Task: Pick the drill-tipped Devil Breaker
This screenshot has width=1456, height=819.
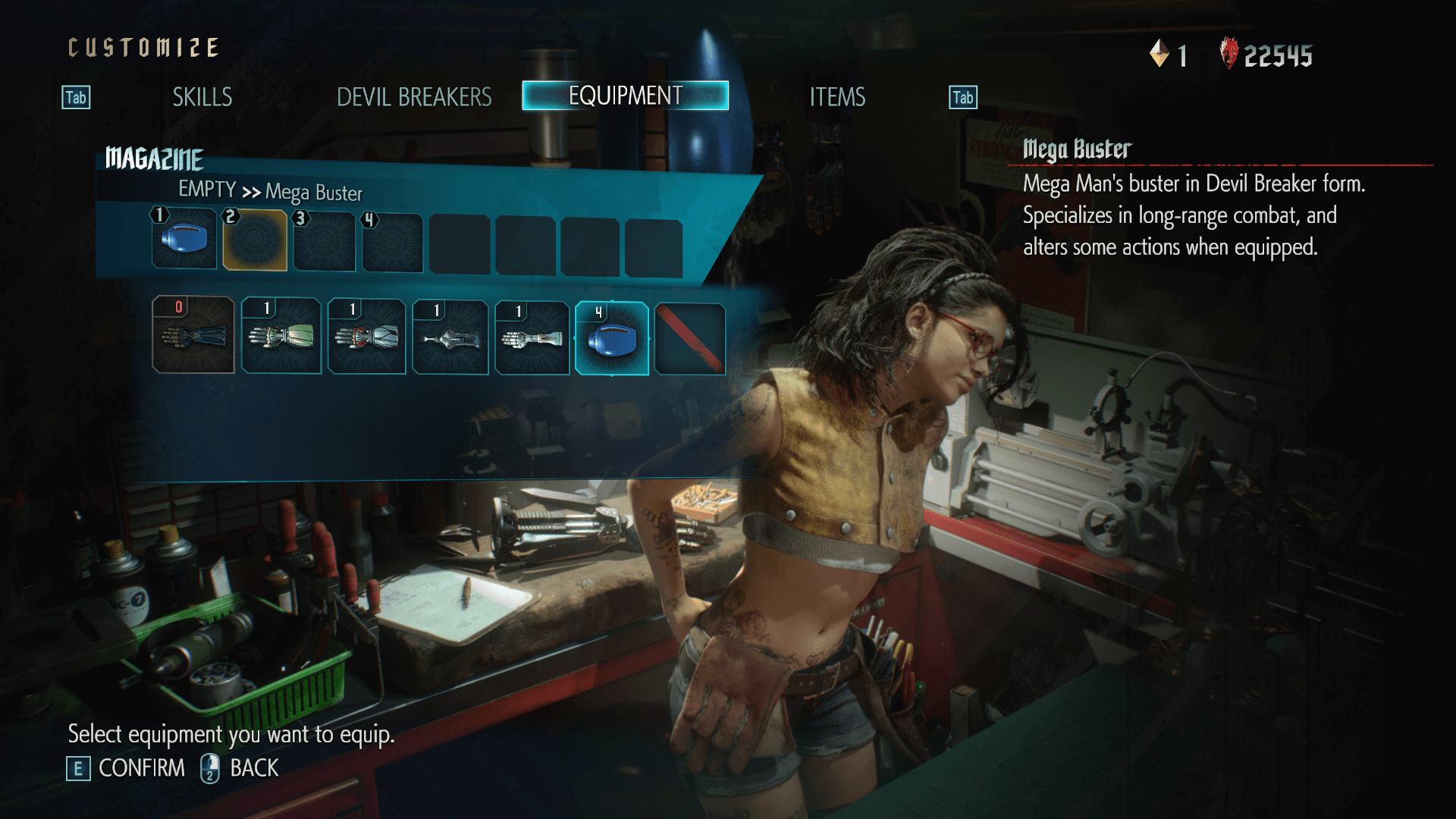Action: click(x=450, y=337)
